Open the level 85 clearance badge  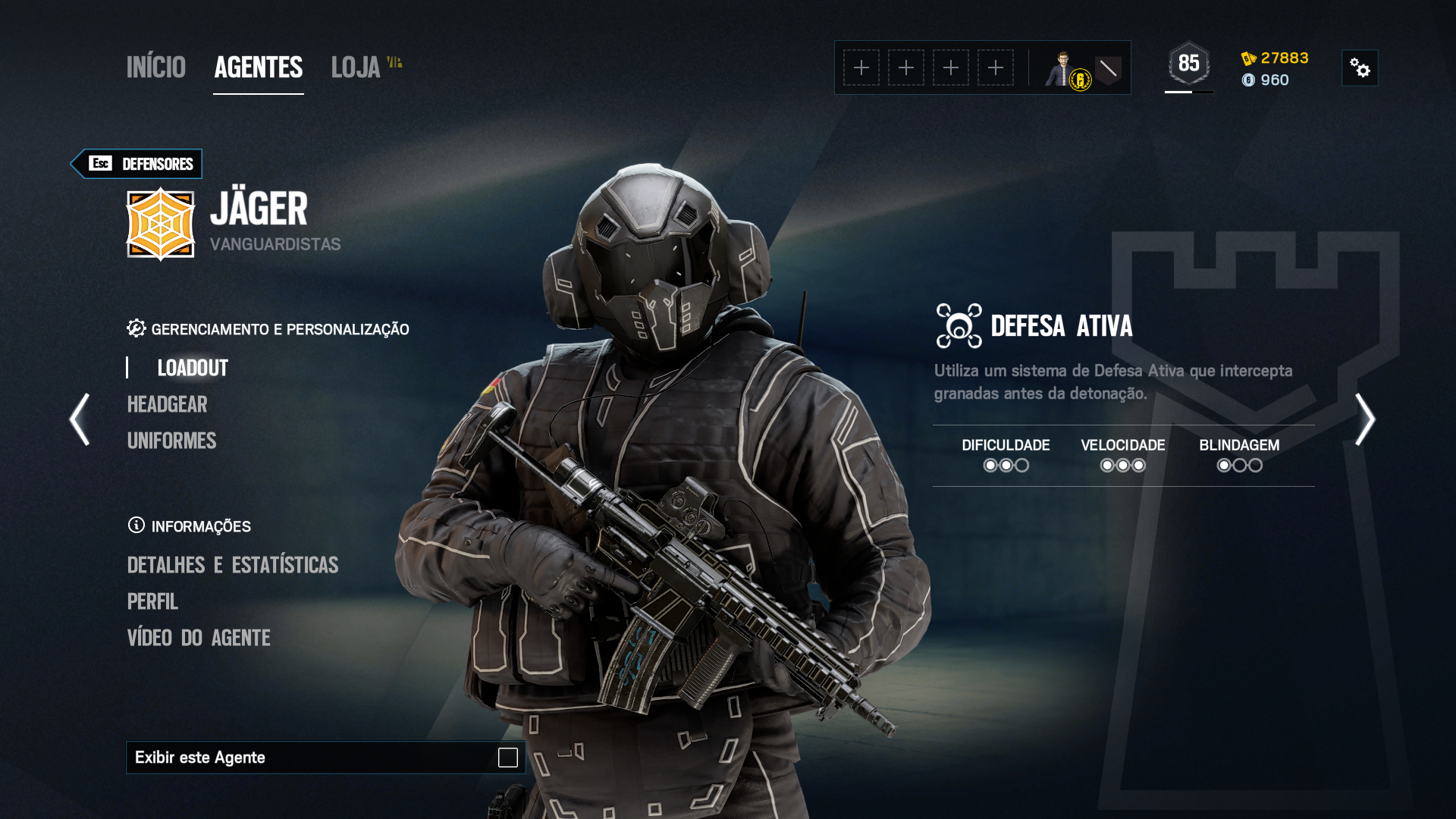click(x=1188, y=64)
